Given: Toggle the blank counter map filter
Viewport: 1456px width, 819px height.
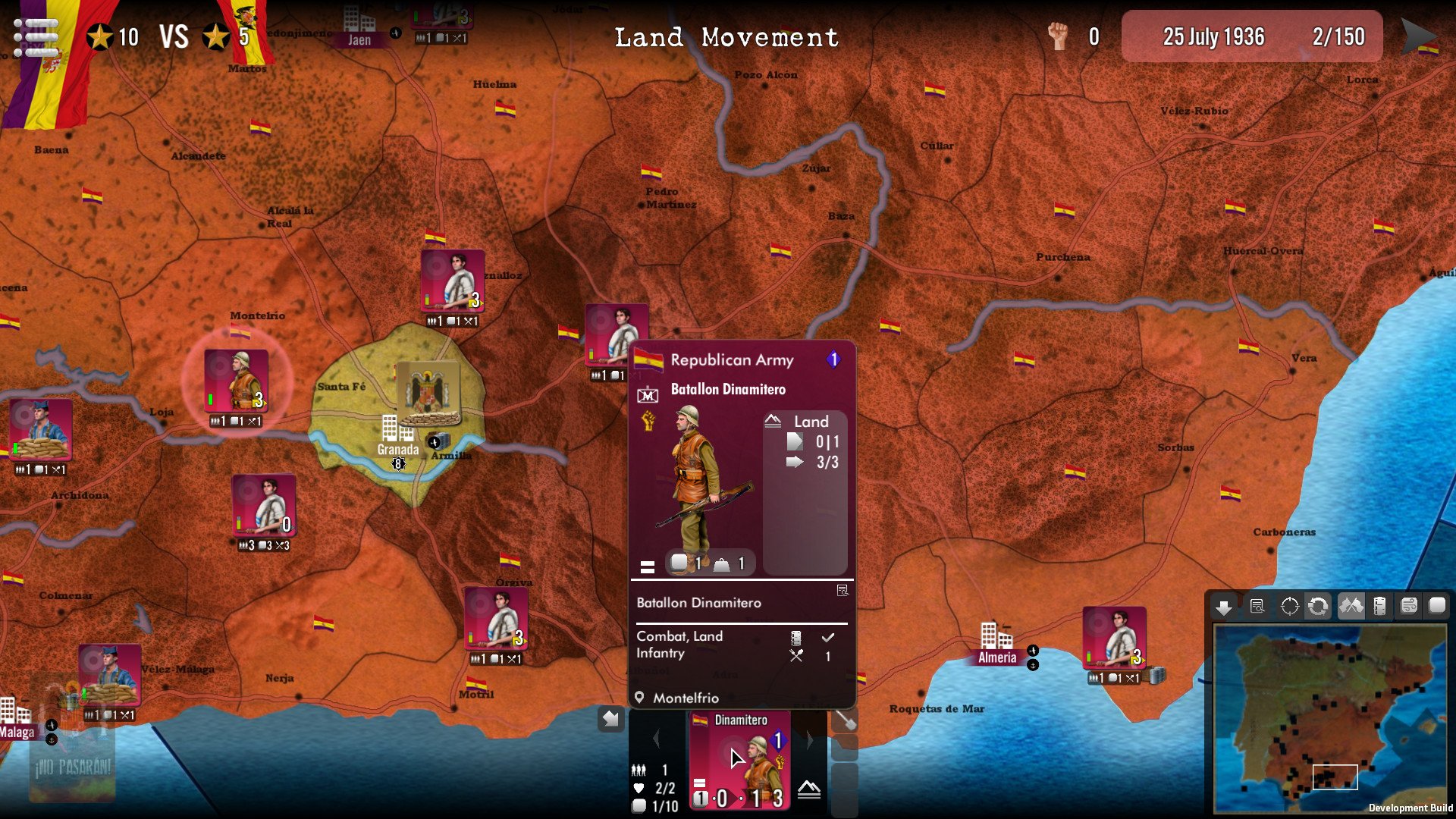Looking at the screenshot, I should point(1437,607).
